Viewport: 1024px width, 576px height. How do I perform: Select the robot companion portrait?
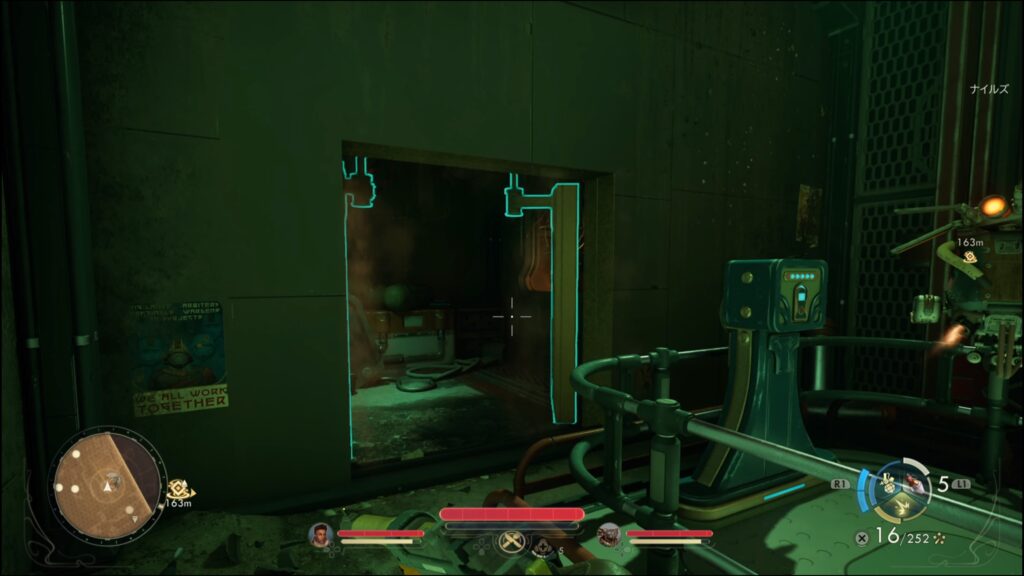[x=609, y=535]
